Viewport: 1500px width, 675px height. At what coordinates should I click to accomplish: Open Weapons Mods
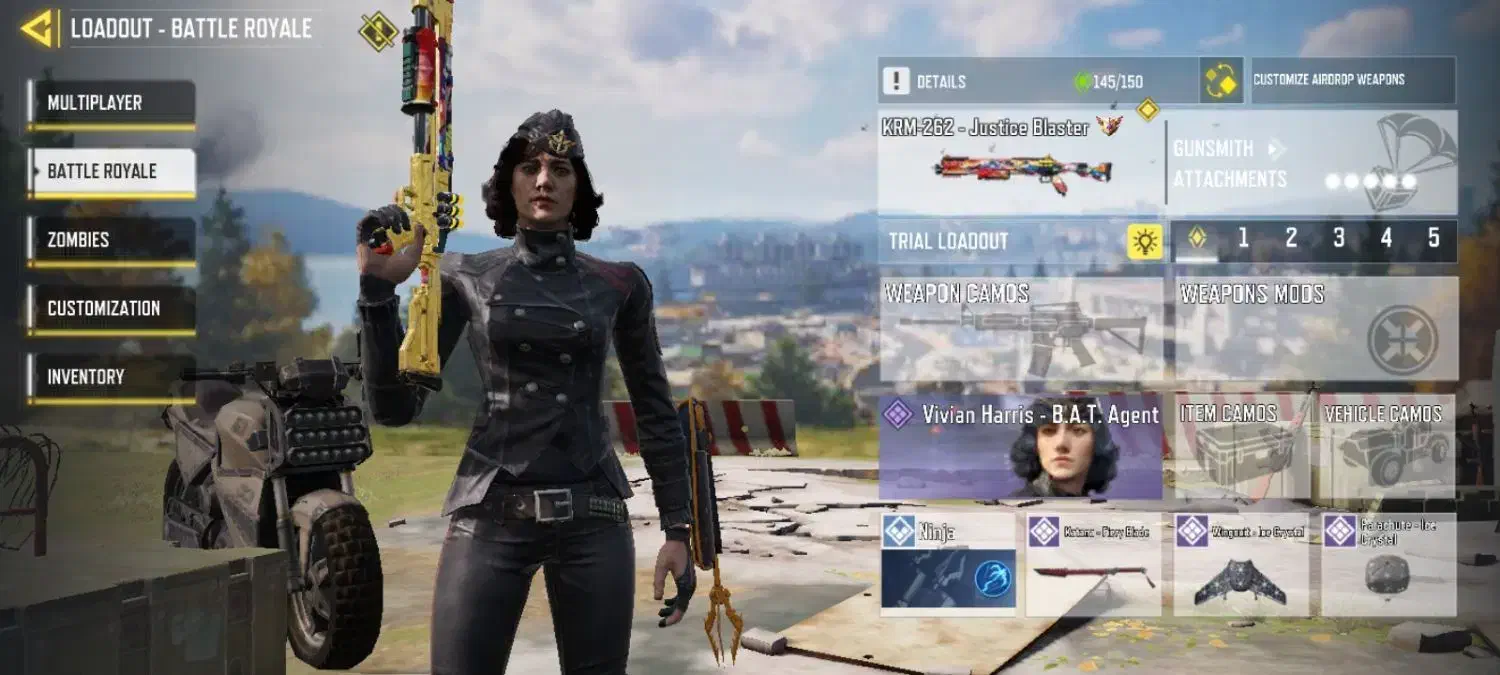click(1315, 328)
